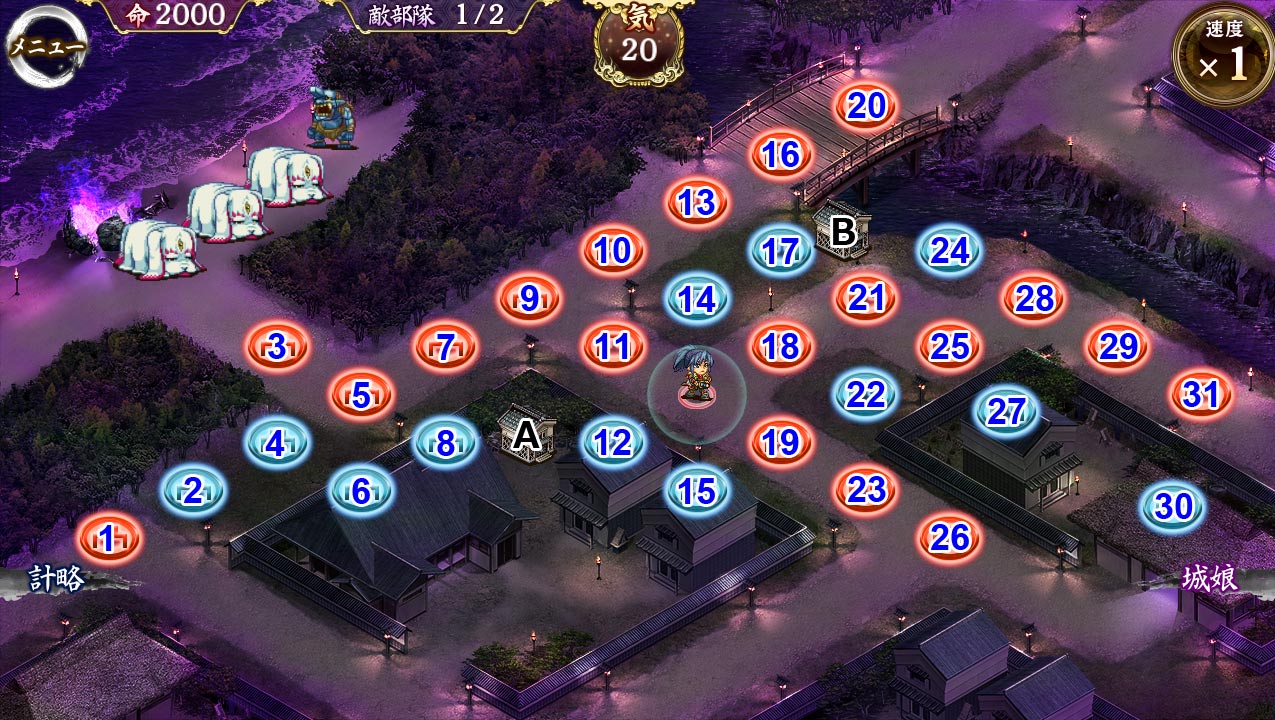Select red deployment tile 3
This screenshot has height=720, width=1275.
coord(277,347)
